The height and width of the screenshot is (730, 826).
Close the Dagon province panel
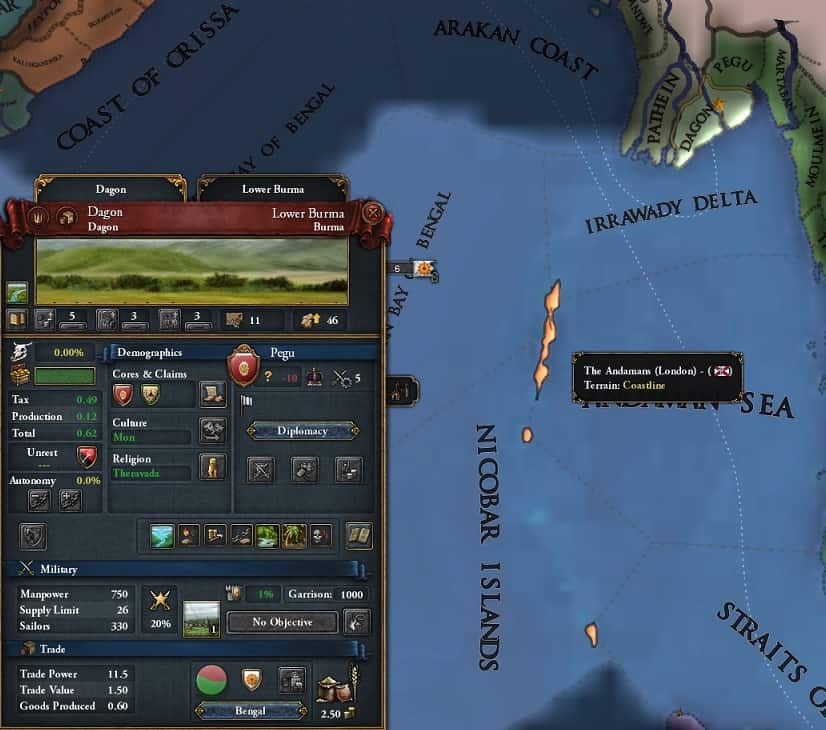pyautogui.click(x=373, y=212)
